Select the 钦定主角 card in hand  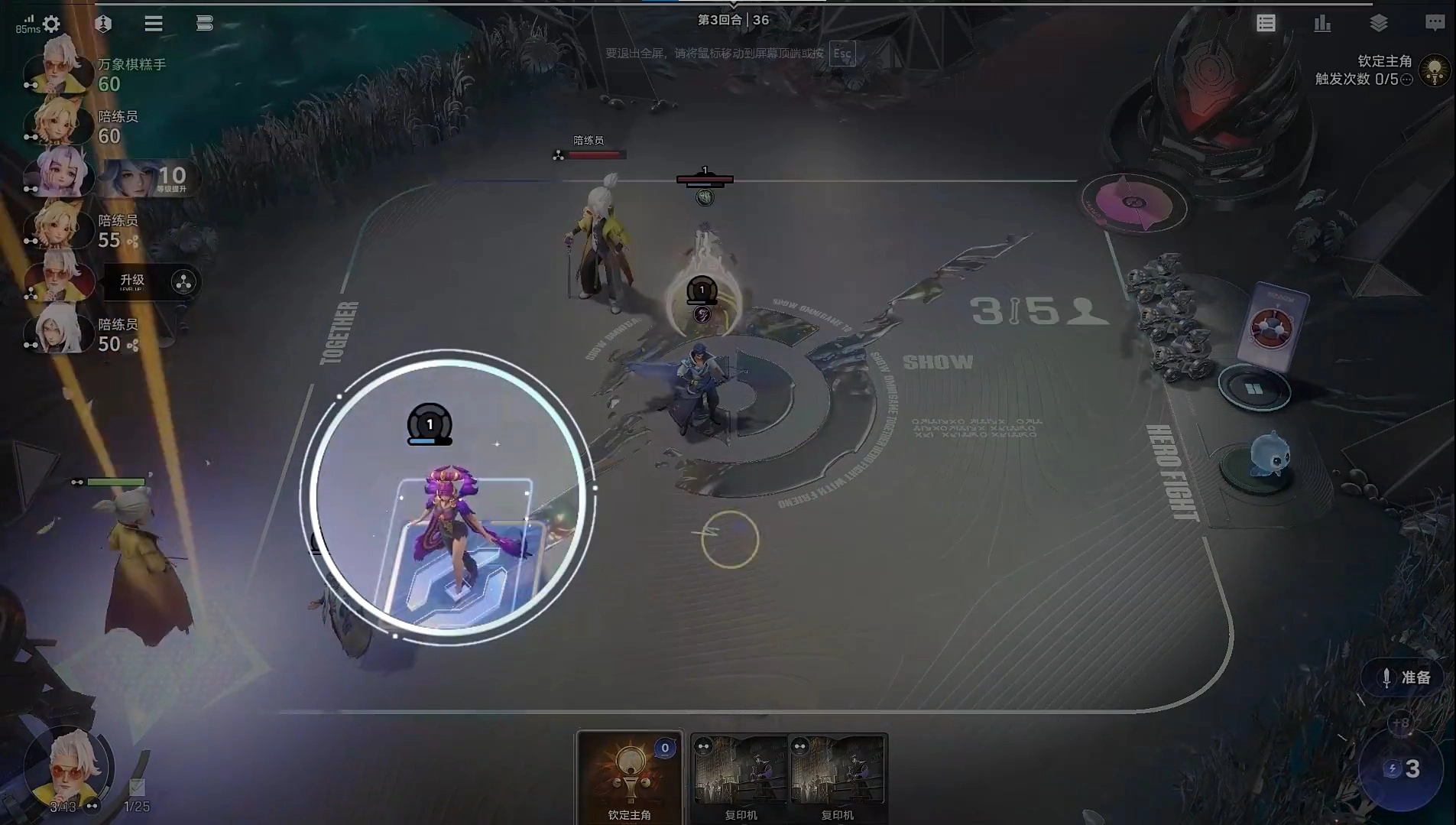[x=629, y=776]
